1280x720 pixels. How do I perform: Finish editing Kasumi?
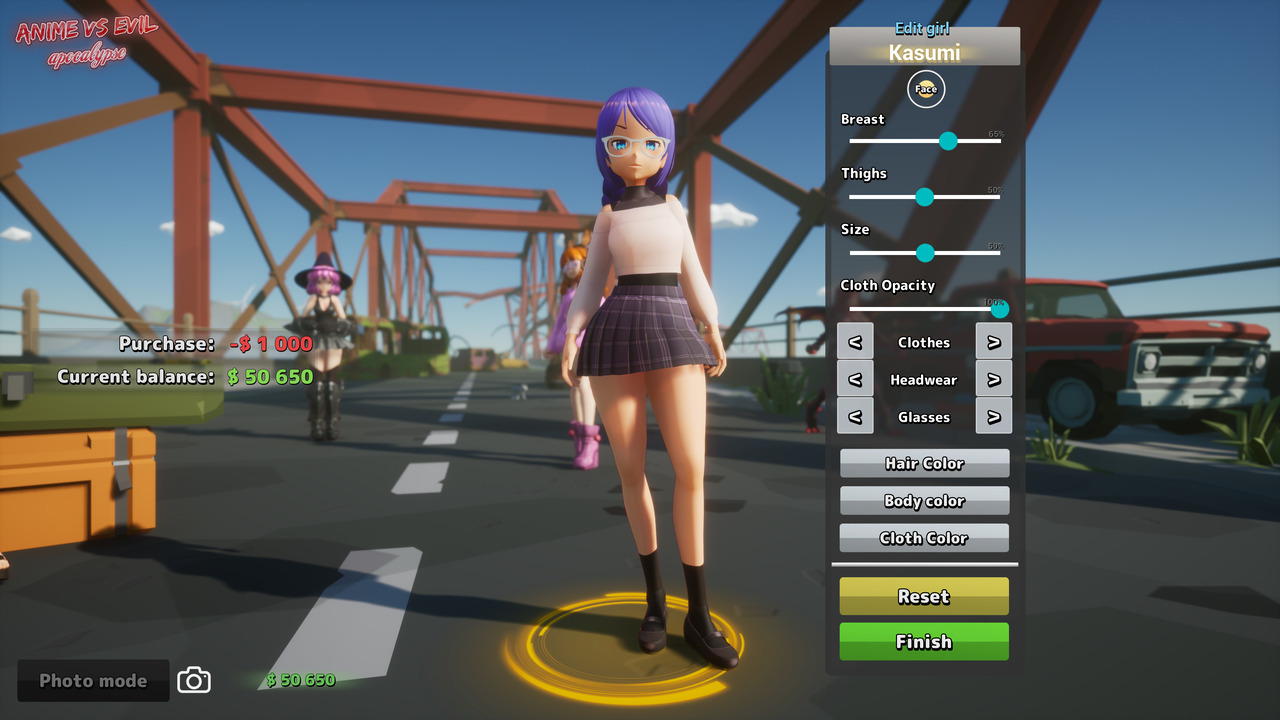[924, 641]
